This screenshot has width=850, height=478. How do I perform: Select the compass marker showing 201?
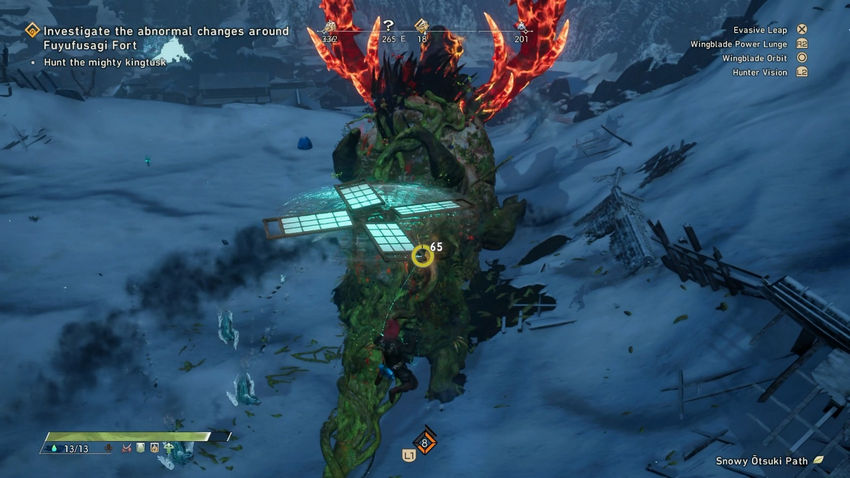[520, 27]
